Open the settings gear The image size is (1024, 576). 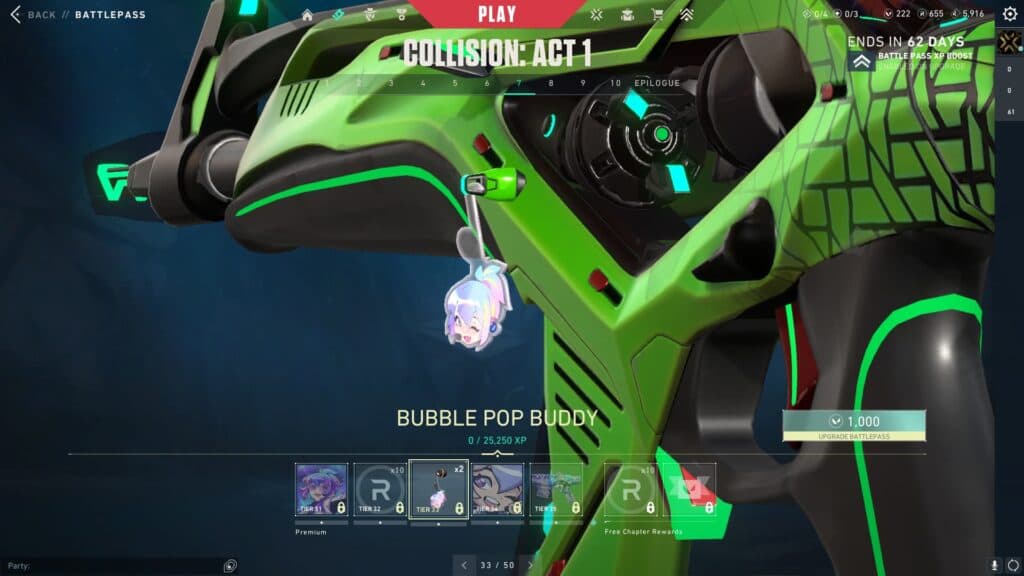[x=1009, y=14]
